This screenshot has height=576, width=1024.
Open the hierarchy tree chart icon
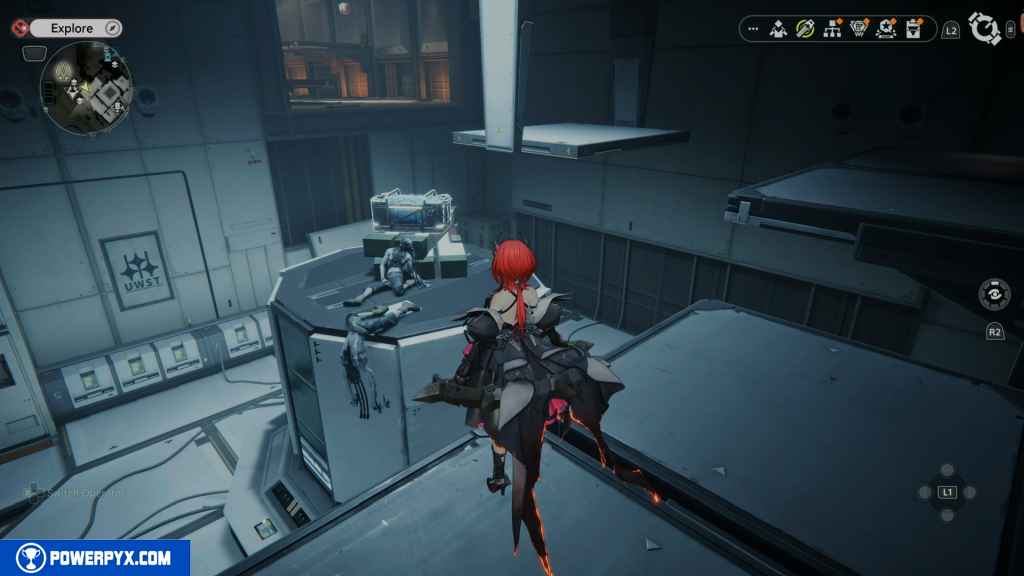(x=832, y=29)
